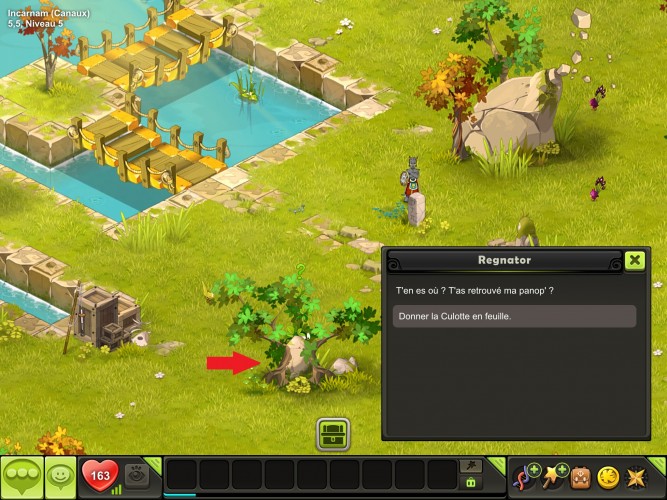Click the green treasure chest icon
The width and height of the screenshot is (667, 500).
point(332,434)
